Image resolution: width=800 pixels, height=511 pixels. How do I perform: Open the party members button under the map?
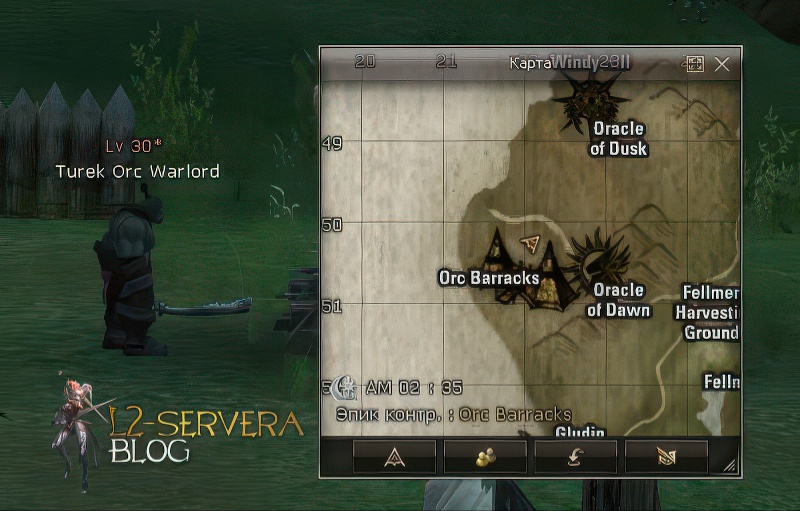pyautogui.click(x=485, y=456)
